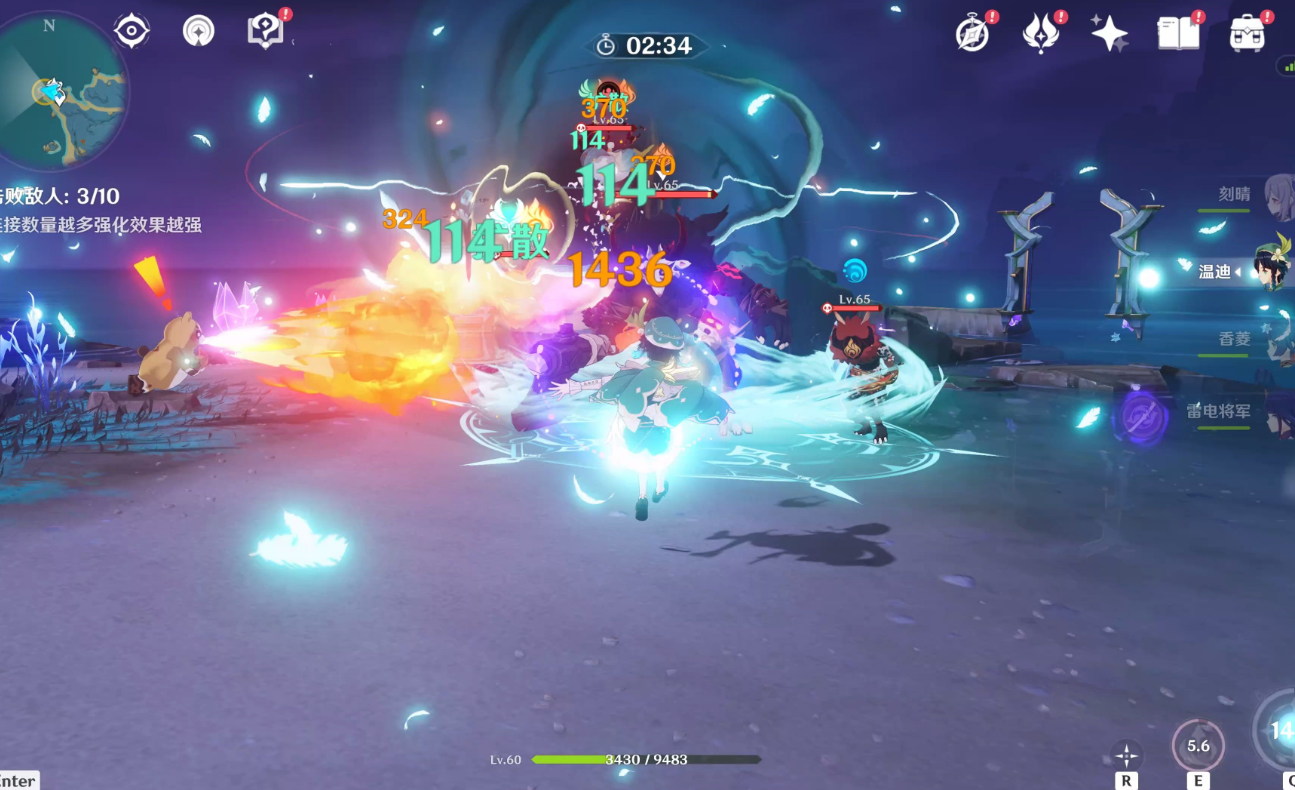1295x790 pixels.
Task: Open the circular minimap
Action: point(62,92)
